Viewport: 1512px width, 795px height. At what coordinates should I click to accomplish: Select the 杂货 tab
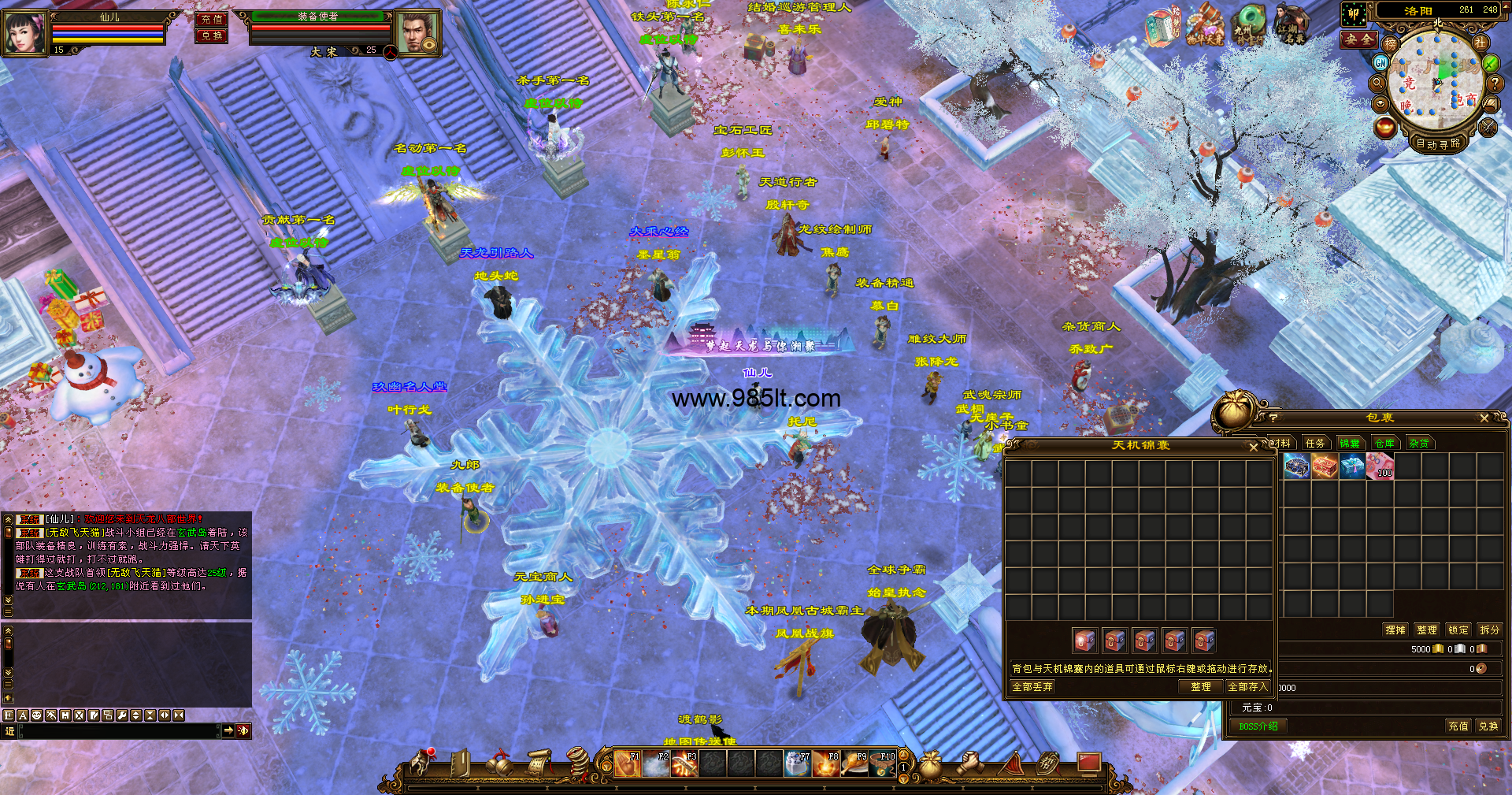pyautogui.click(x=1419, y=443)
